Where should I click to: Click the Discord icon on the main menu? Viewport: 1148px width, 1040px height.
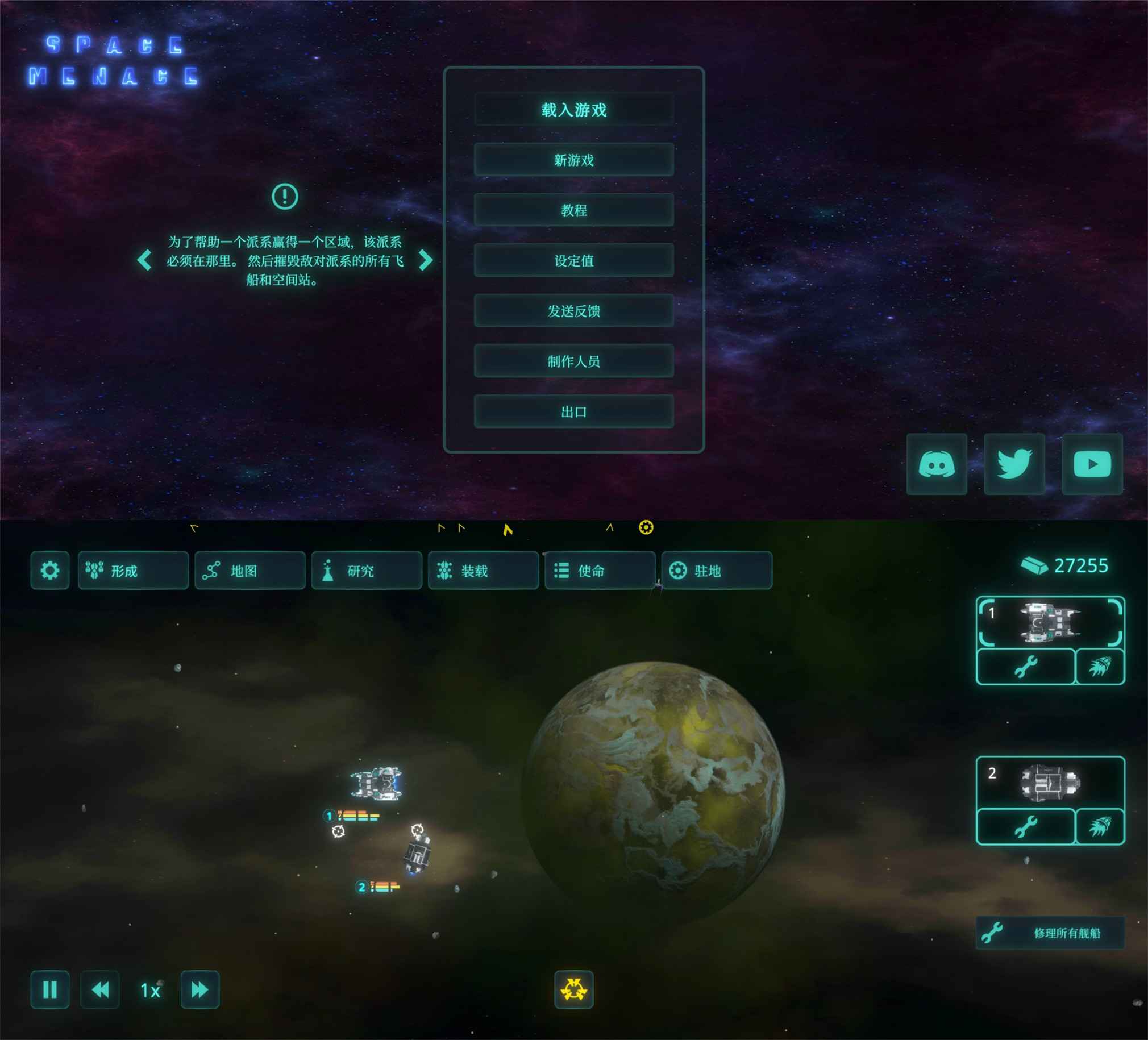[x=936, y=464]
